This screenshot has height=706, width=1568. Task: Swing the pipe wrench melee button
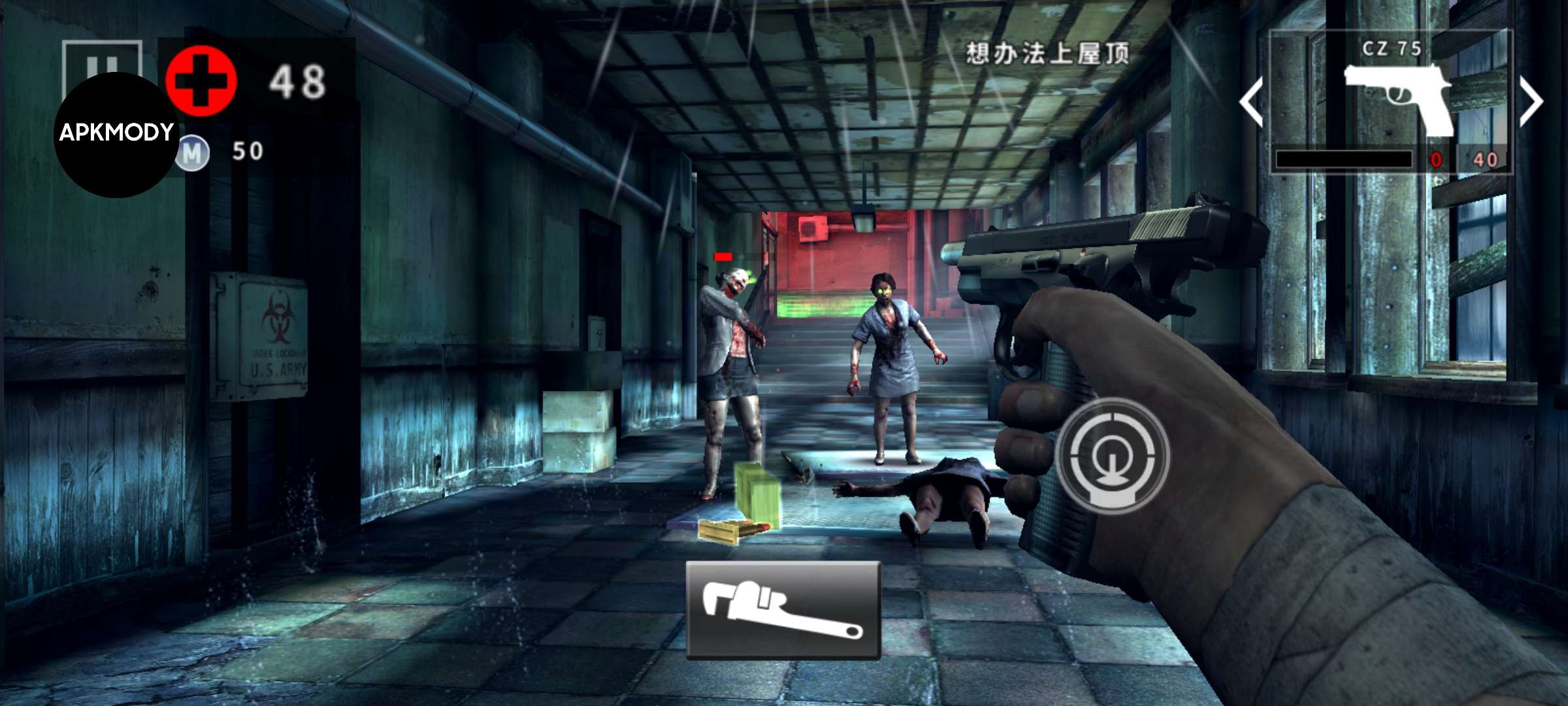[783, 609]
